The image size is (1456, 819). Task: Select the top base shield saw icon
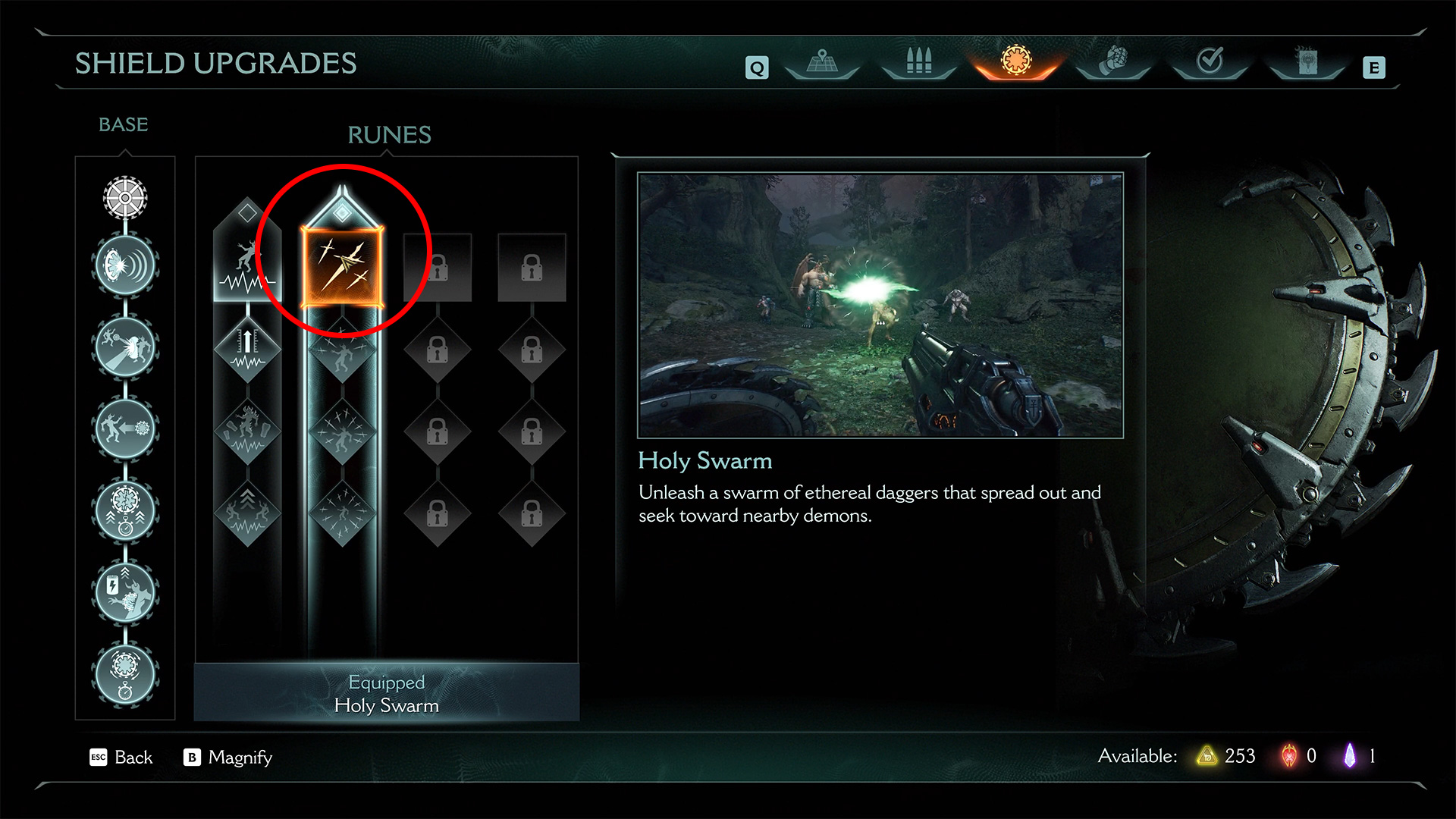point(125,198)
